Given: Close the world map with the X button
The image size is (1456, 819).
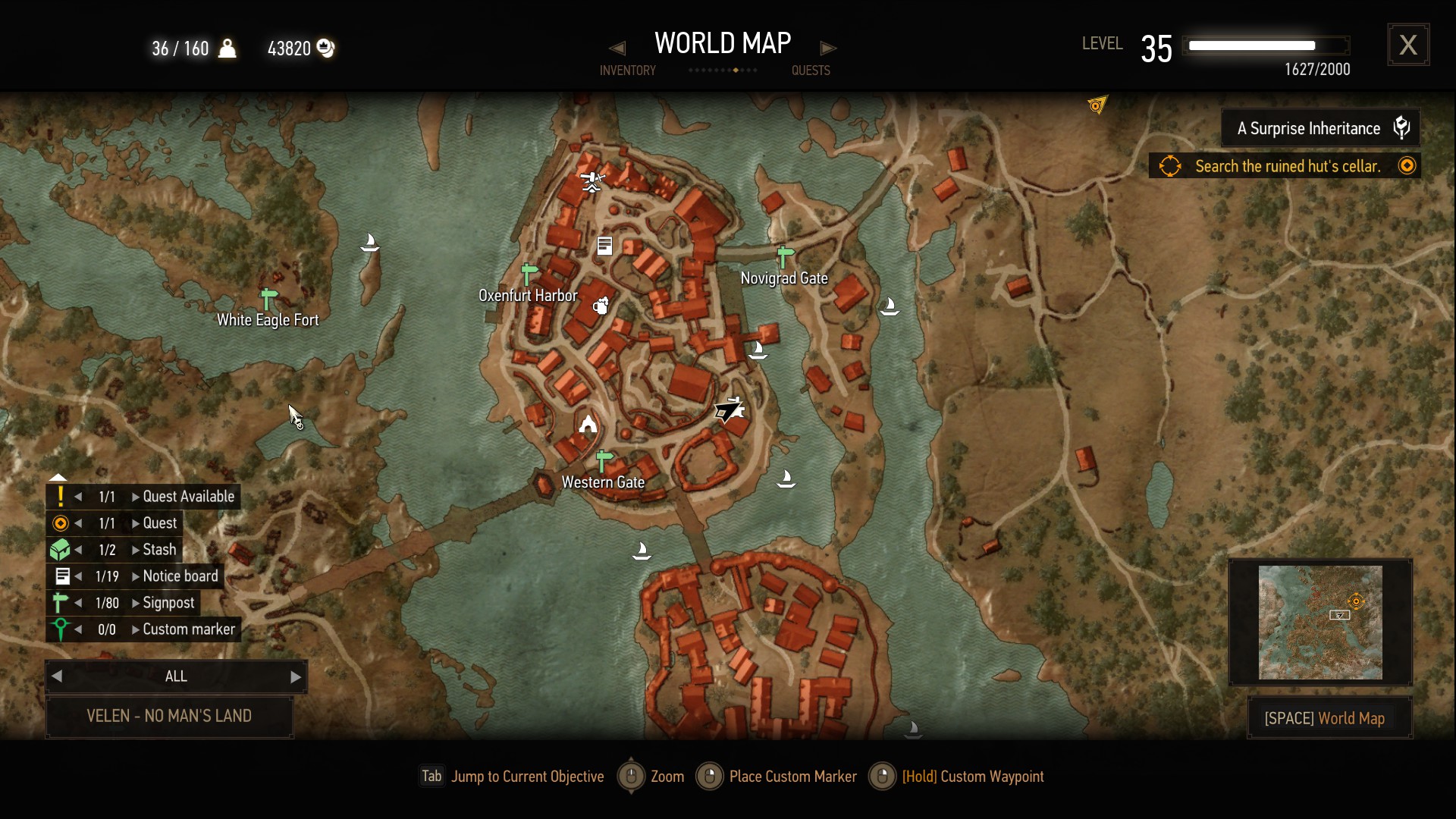Looking at the screenshot, I should 1408,45.
